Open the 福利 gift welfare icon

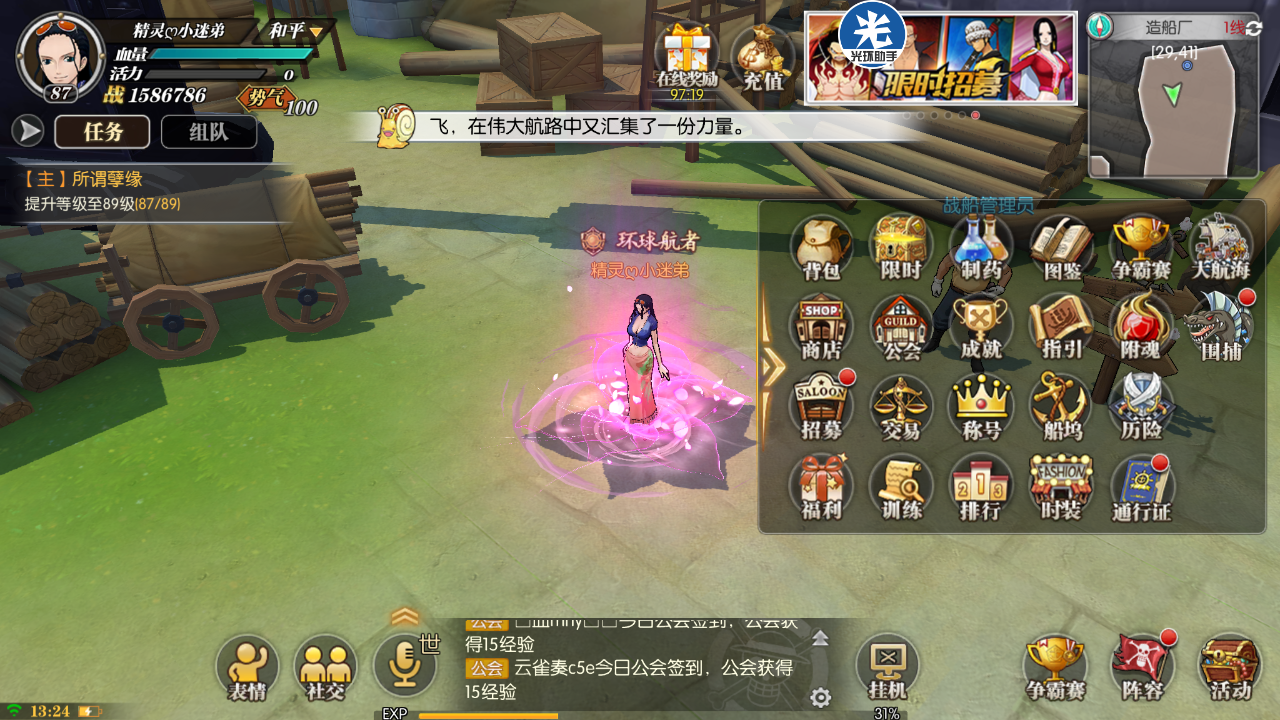coord(821,486)
